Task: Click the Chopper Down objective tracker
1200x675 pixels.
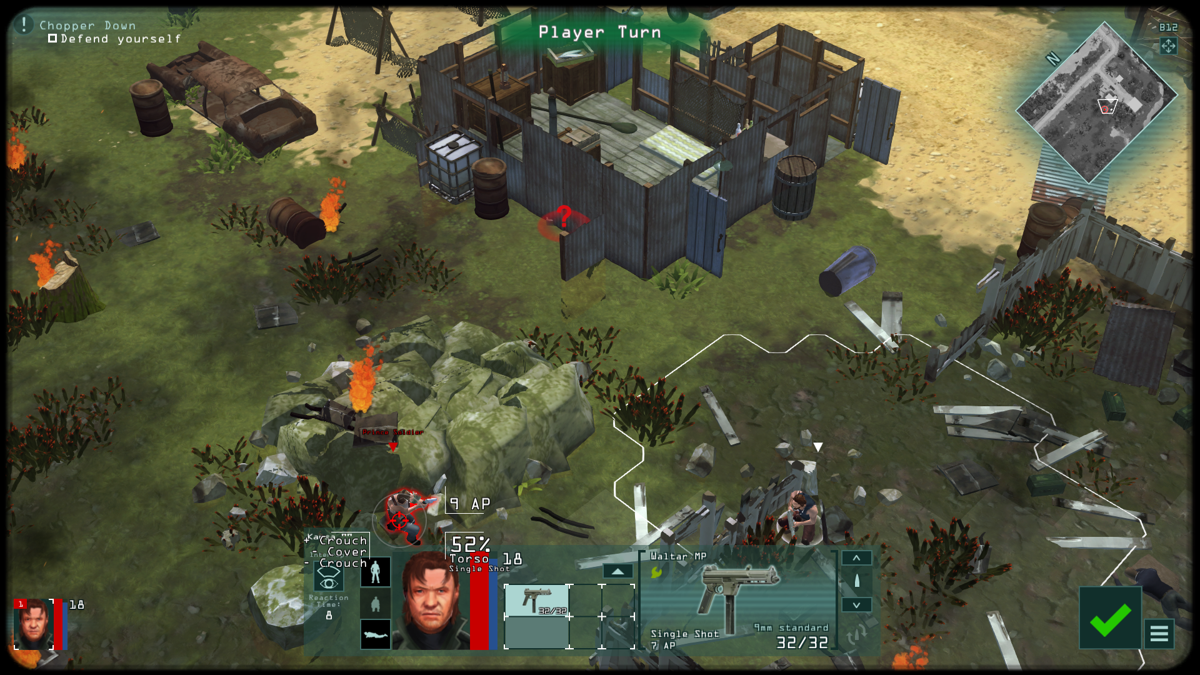Action: (x=90, y=26)
